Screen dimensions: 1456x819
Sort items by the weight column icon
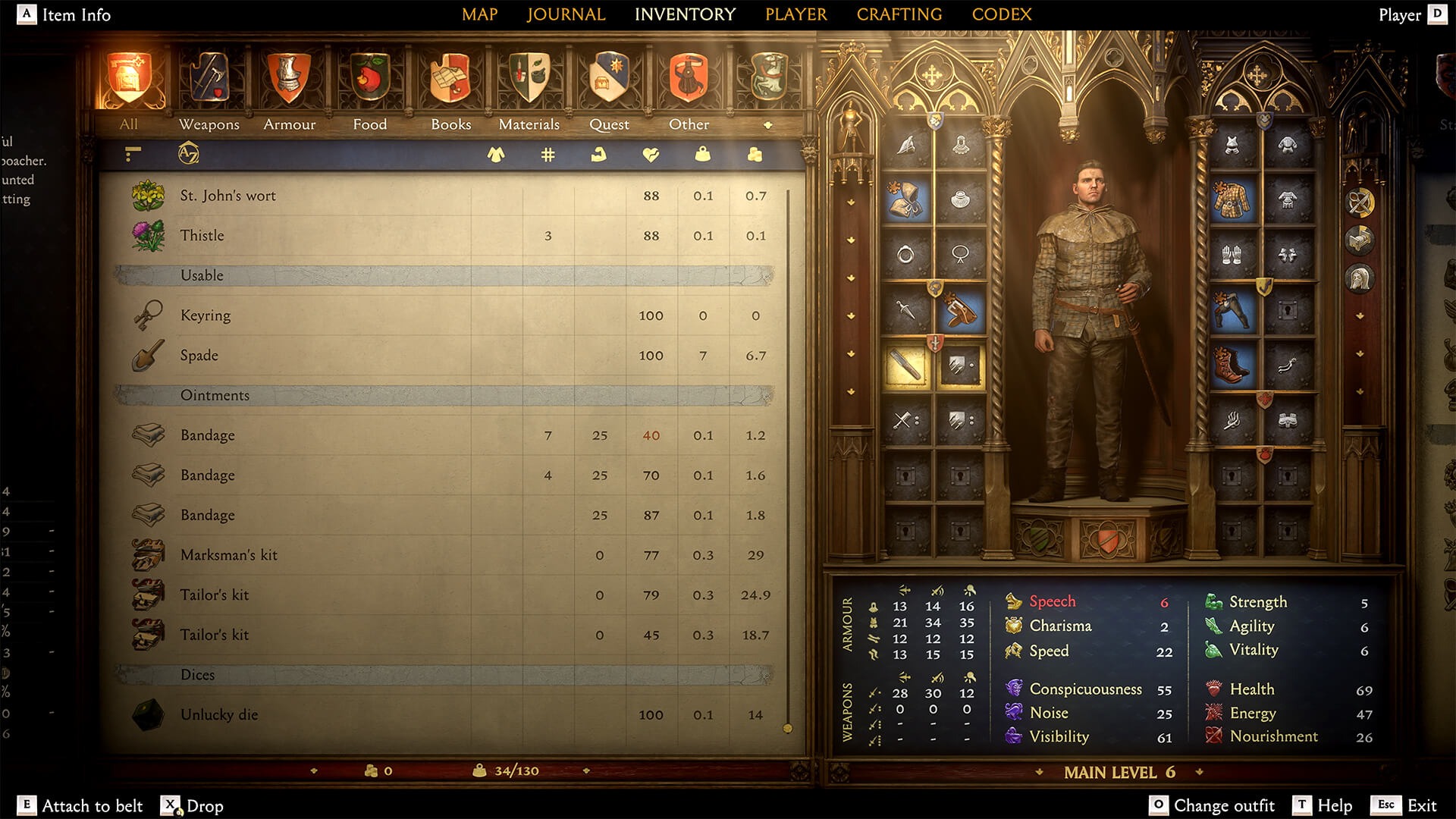(x=701, y=155)
